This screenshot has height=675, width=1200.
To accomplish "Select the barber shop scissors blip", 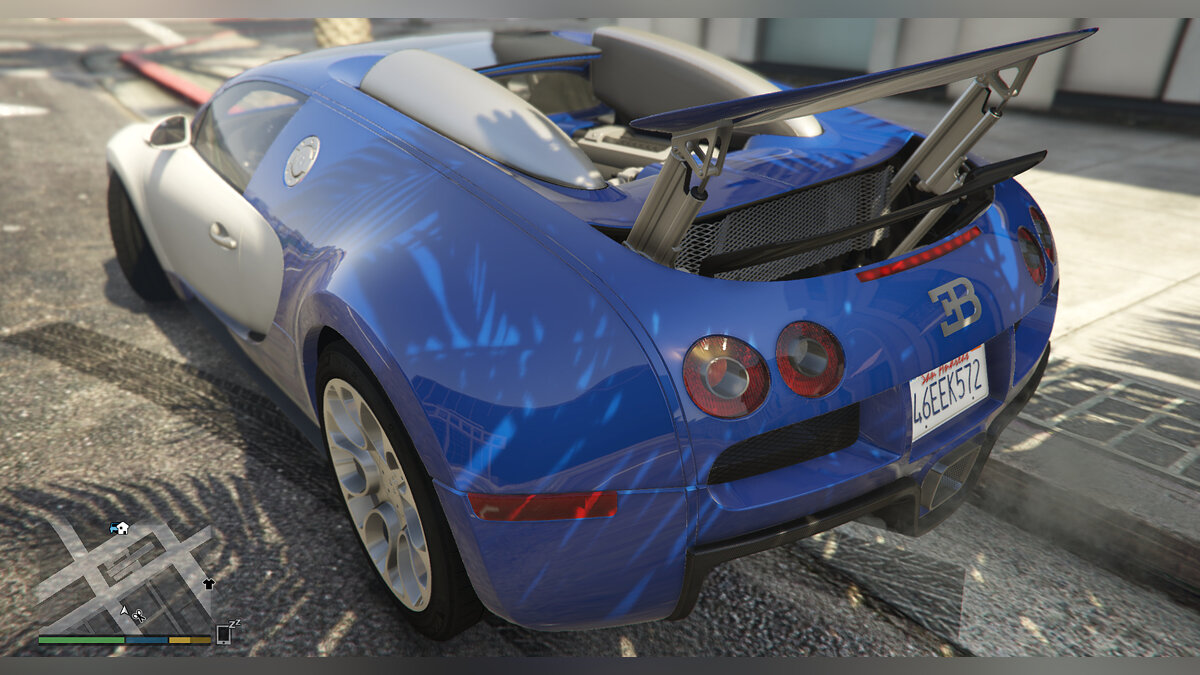I will (138, 616).
